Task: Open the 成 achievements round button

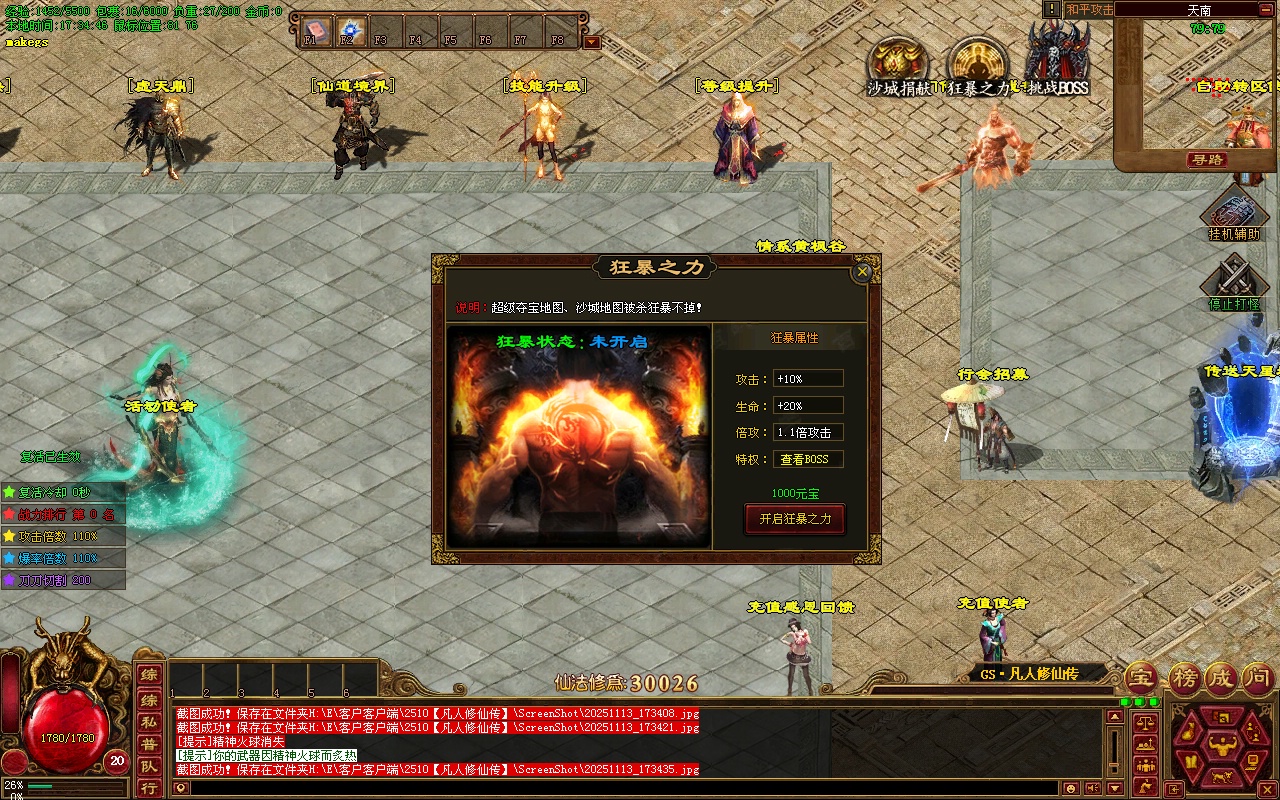Action: [x=1220, y=678]
